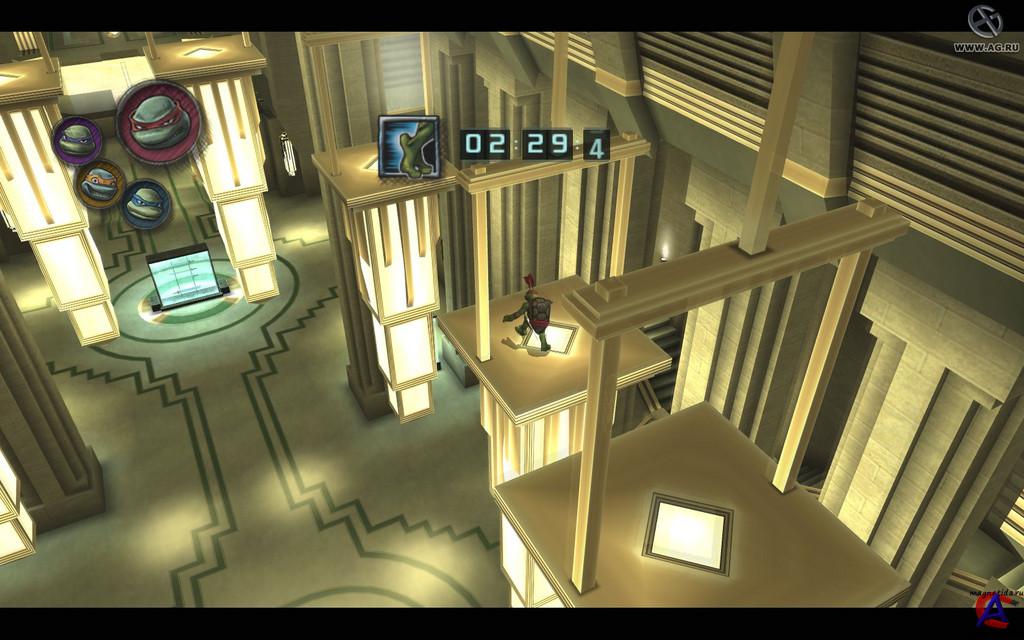This screenshot has height=640, width=1024.
Task: Select the red-masked Raphael portrait
Action: click(x=158, y=122)
